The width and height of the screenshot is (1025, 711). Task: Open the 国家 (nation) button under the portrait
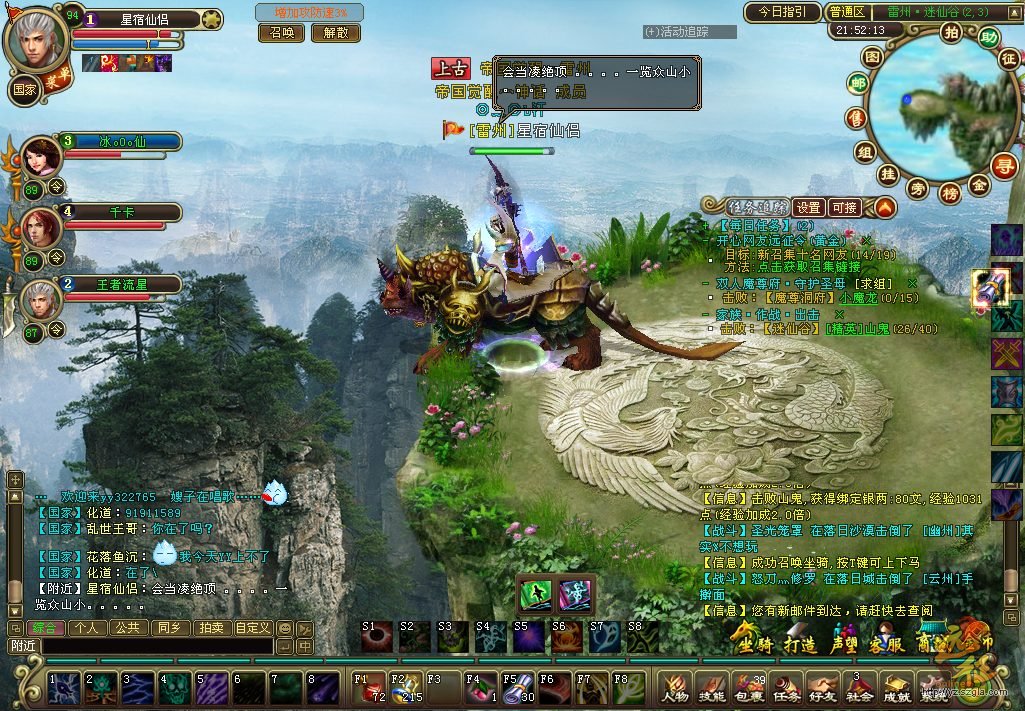pyautogui.click(x=25, y=88)
